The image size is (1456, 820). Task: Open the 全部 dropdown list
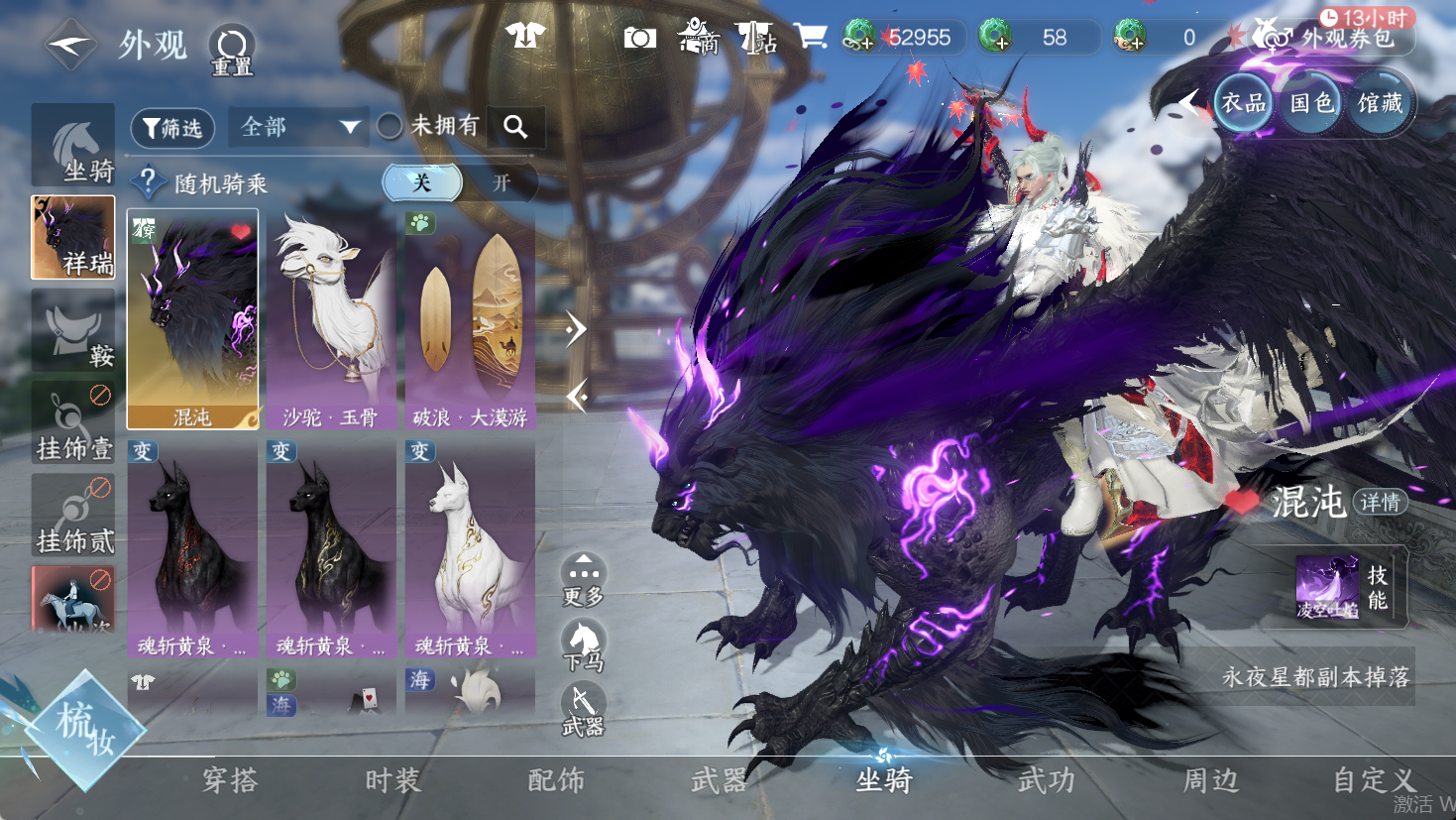click(x=298, y=127)
